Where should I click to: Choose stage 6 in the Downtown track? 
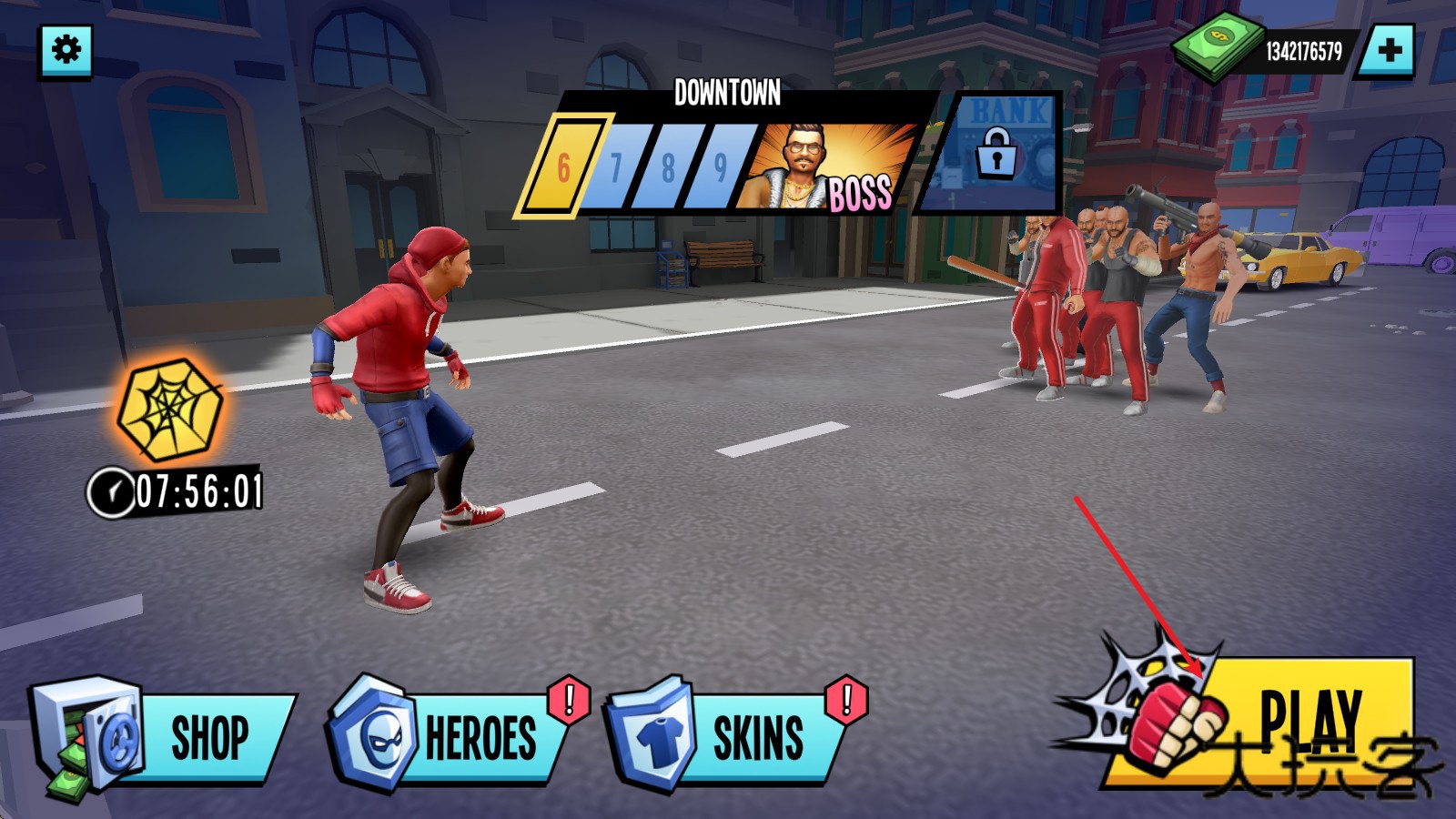point(564,167)
